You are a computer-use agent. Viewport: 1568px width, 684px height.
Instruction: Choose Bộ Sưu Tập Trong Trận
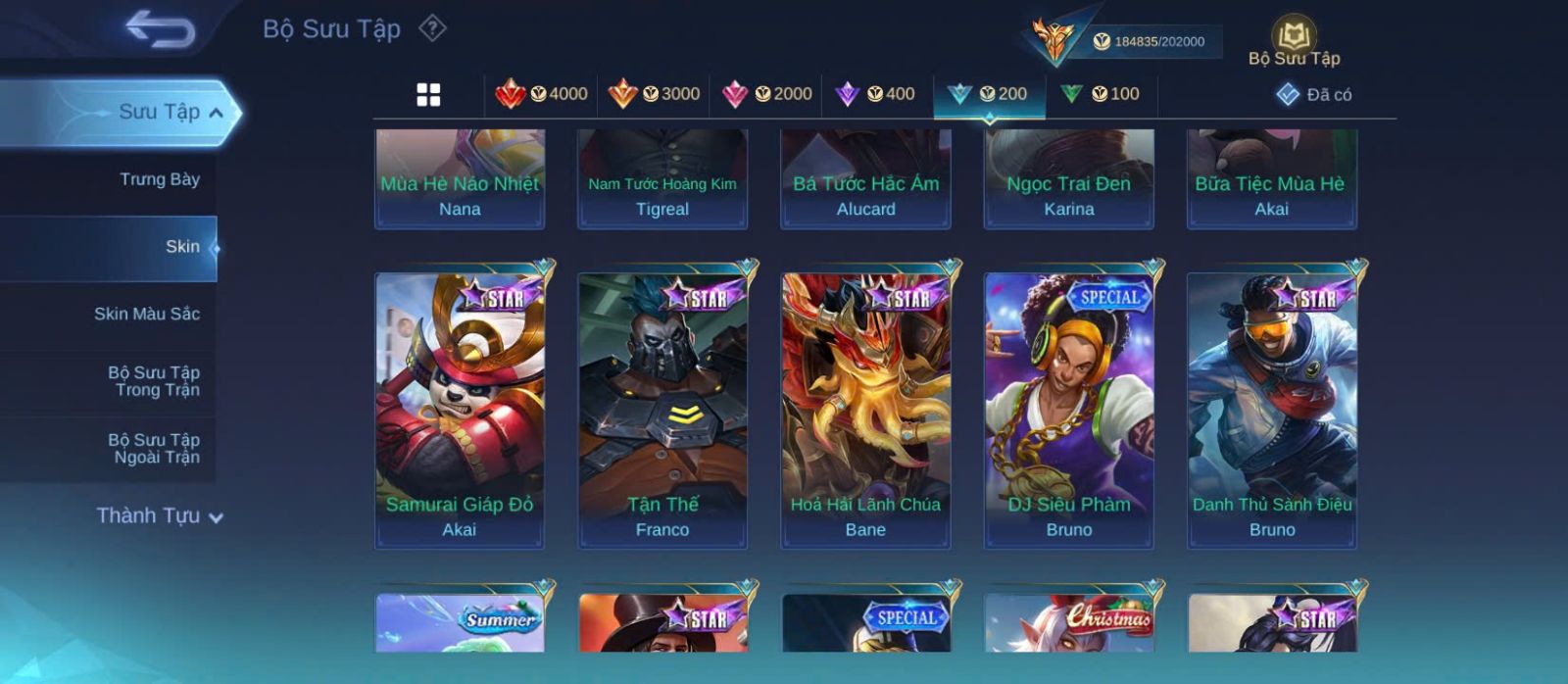click(x=154, y=381)
